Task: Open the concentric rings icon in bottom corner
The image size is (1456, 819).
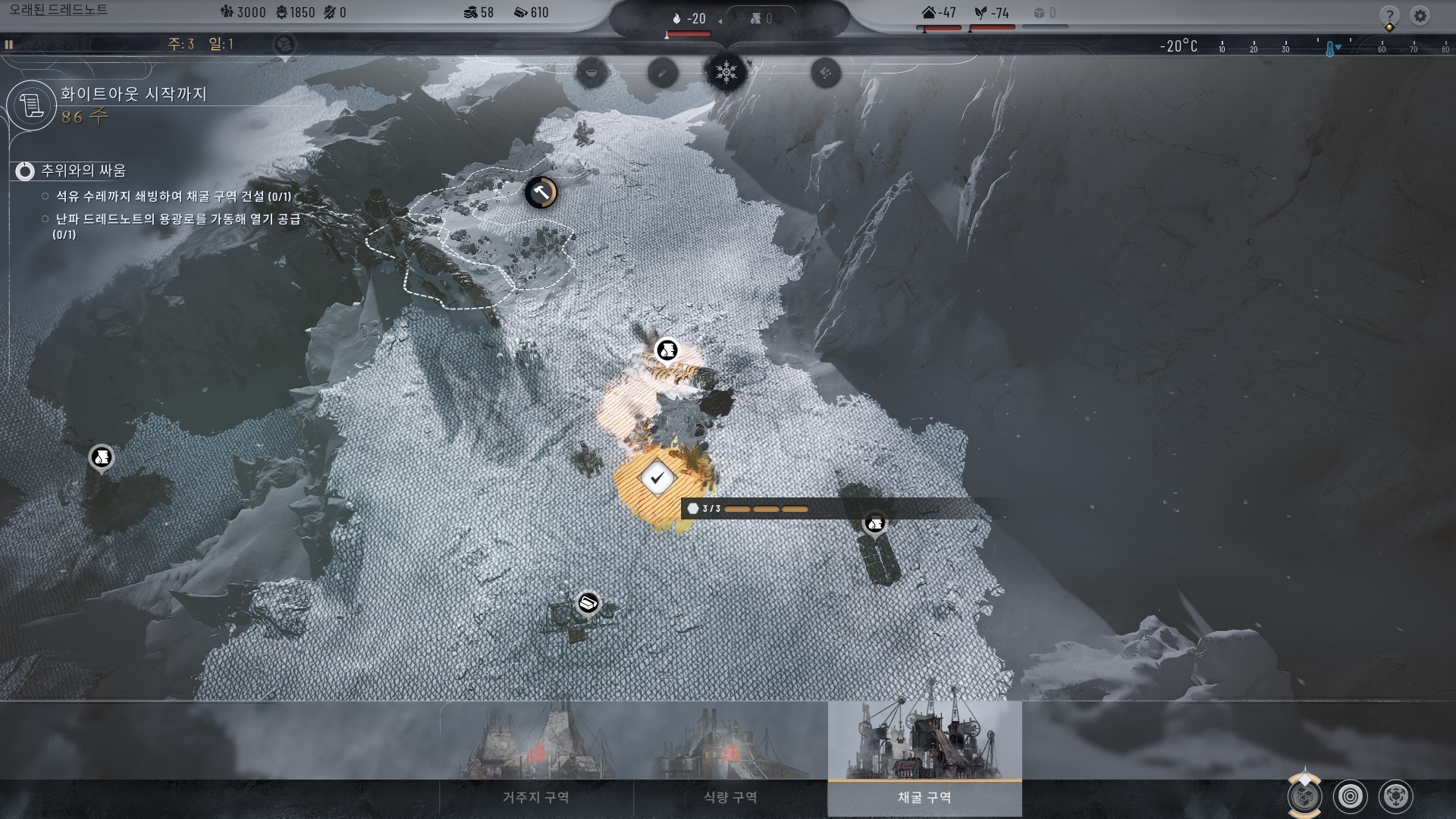Action: (1350, 796)
